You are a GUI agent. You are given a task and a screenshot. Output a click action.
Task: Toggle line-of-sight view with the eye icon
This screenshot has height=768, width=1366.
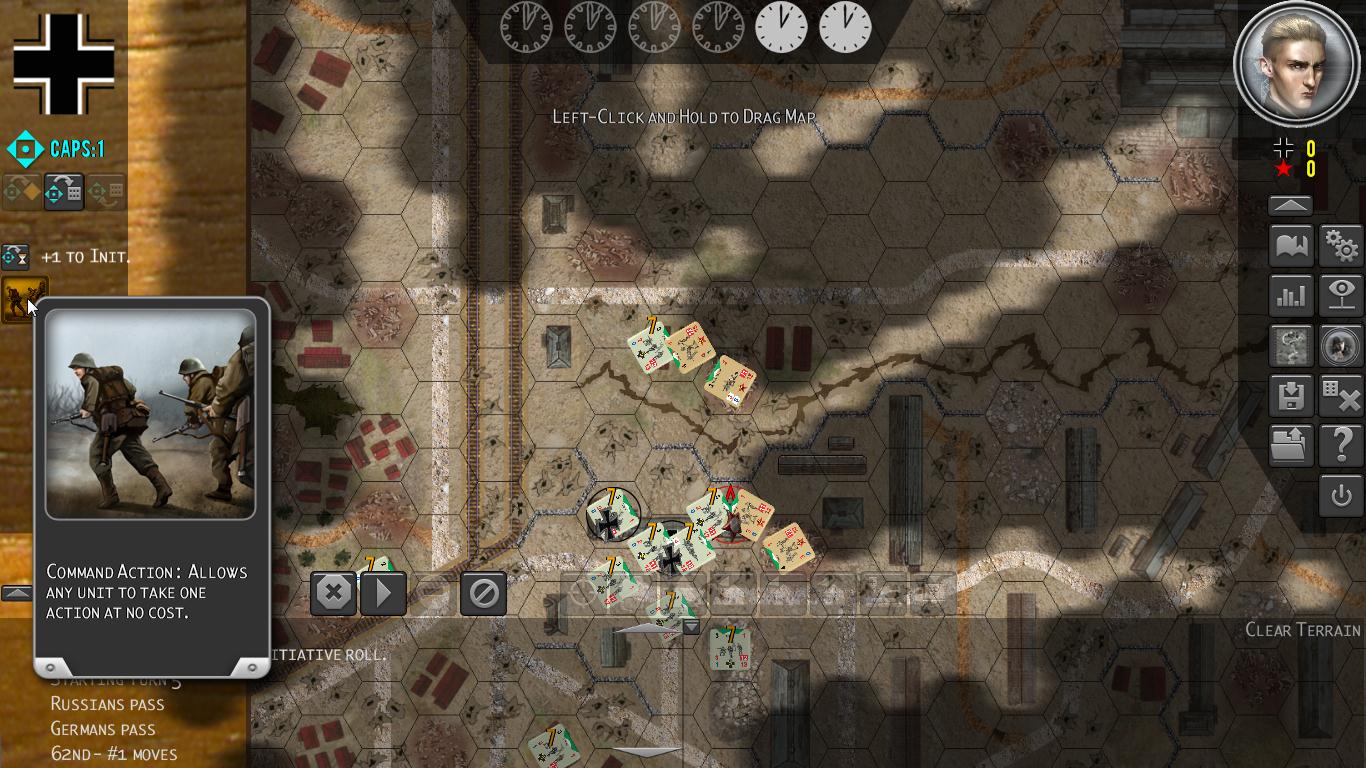click(x=1341, y=295)
